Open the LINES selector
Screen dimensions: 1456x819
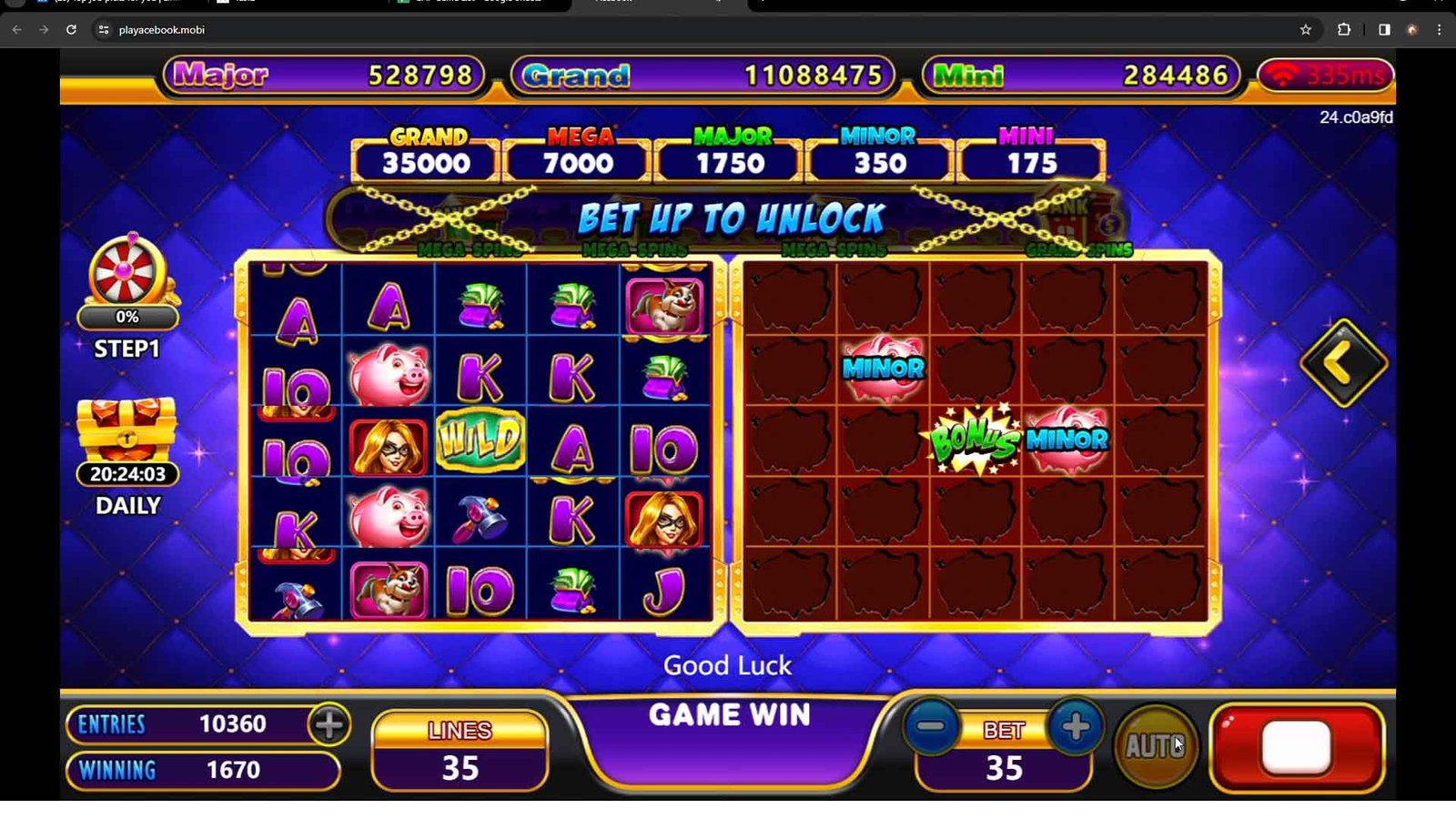coord(460,750)
